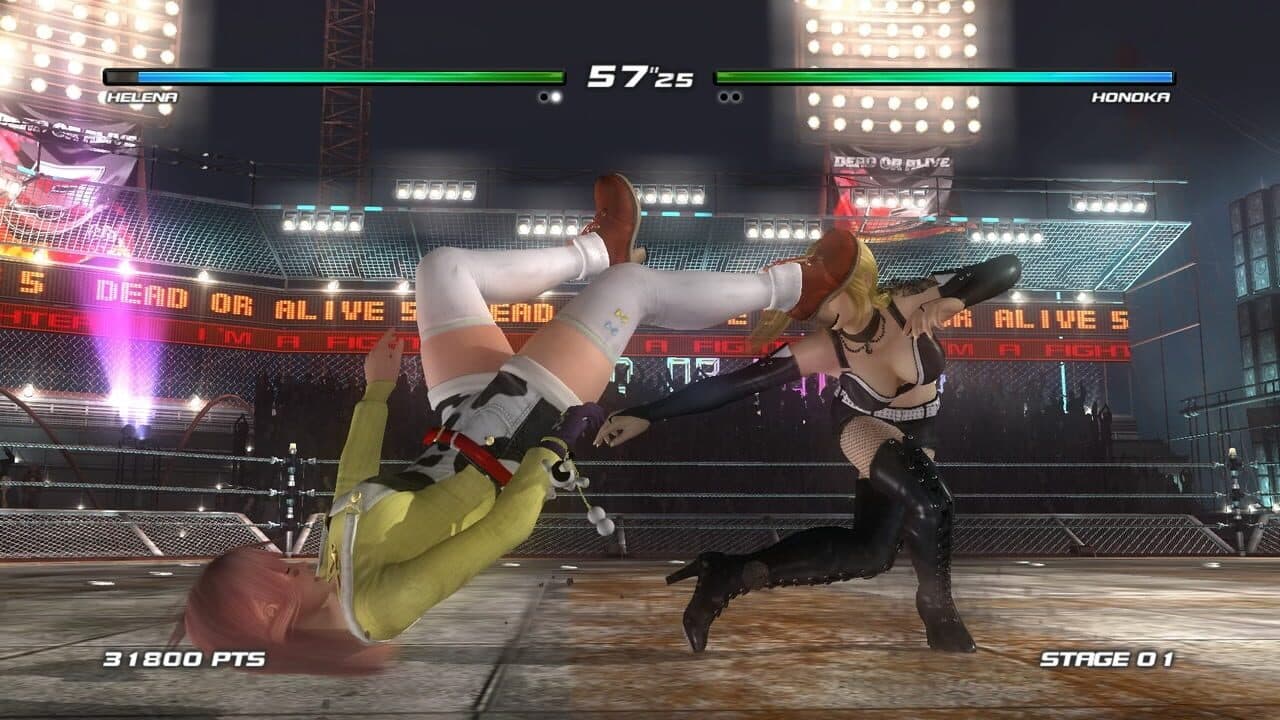Viewport: 1280px width, 720px height.
Task: Click the right end of Honoka's gauge
Action: tap(1165, 74)
